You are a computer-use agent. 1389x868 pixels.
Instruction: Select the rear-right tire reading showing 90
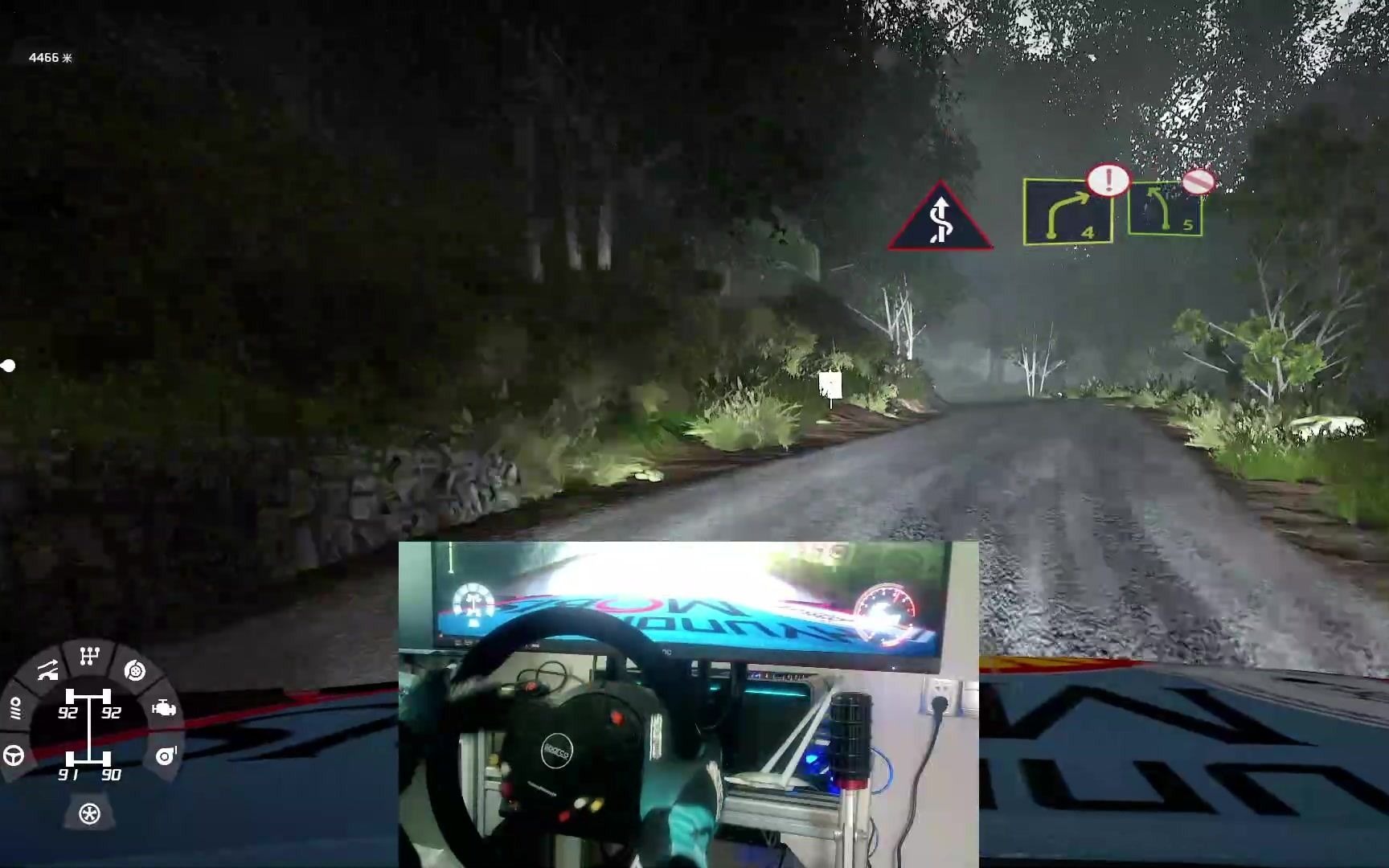point(112,775)
